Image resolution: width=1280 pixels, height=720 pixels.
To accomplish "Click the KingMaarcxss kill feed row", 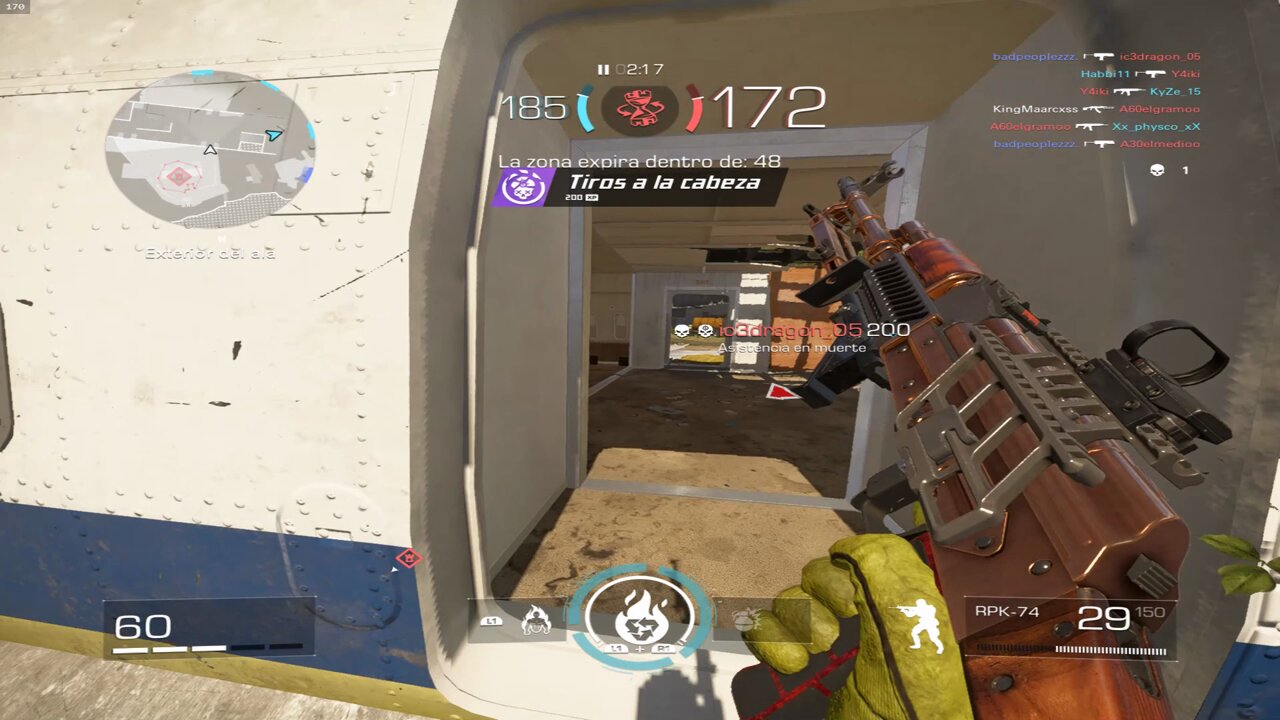I will point(1095,109).
